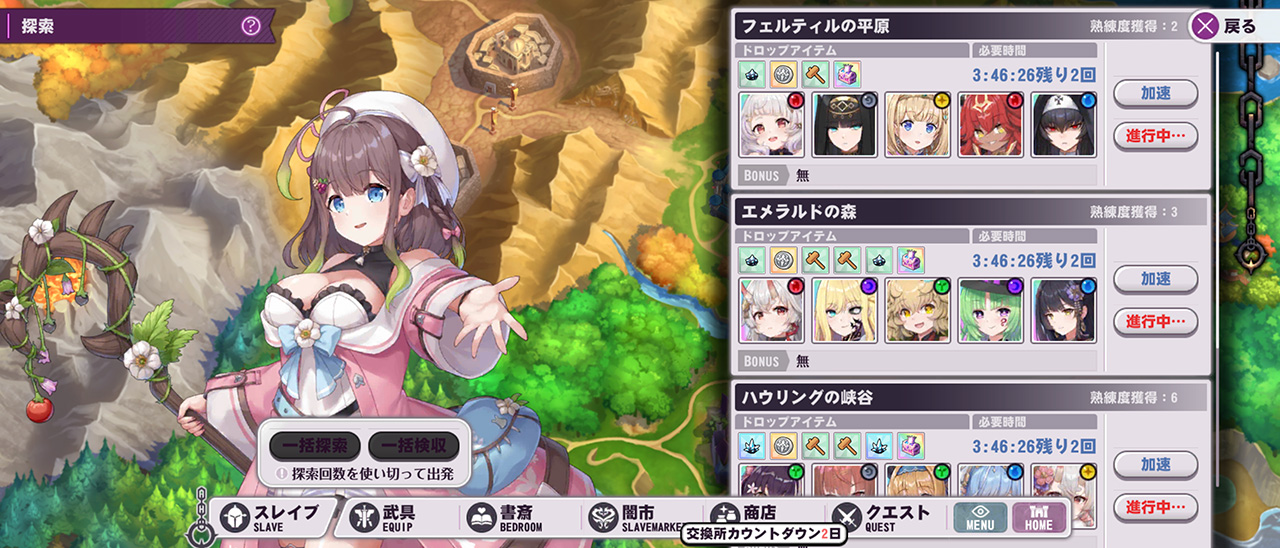Start 一括探索 batch exploration
Viewport: 1280px width, 548px height.
click(x=314, y=446)
